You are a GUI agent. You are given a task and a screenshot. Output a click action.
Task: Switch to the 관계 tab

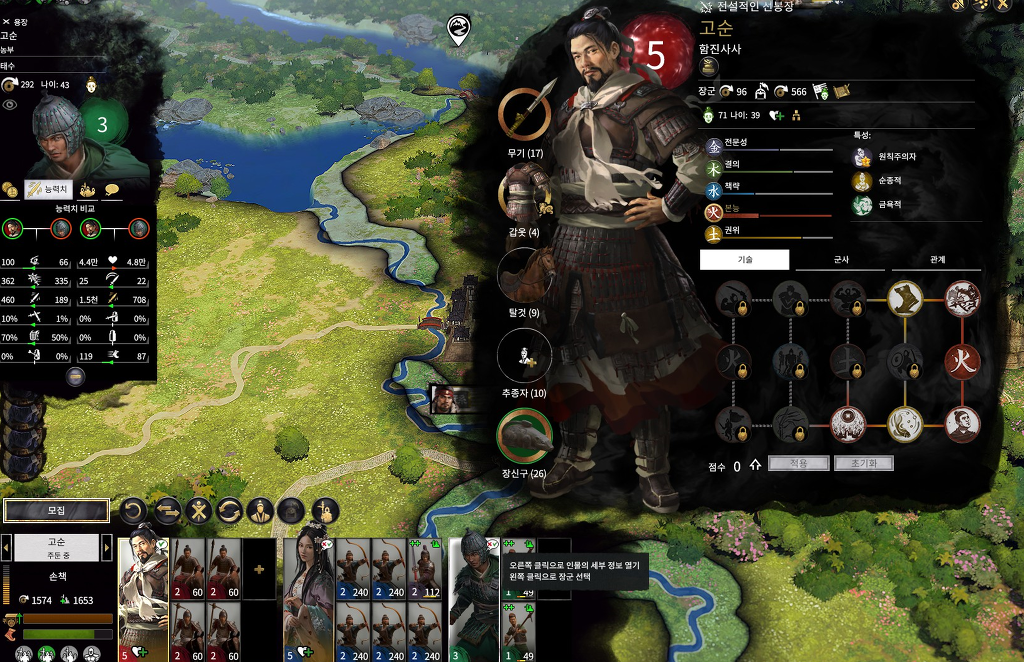coord(937,260)
